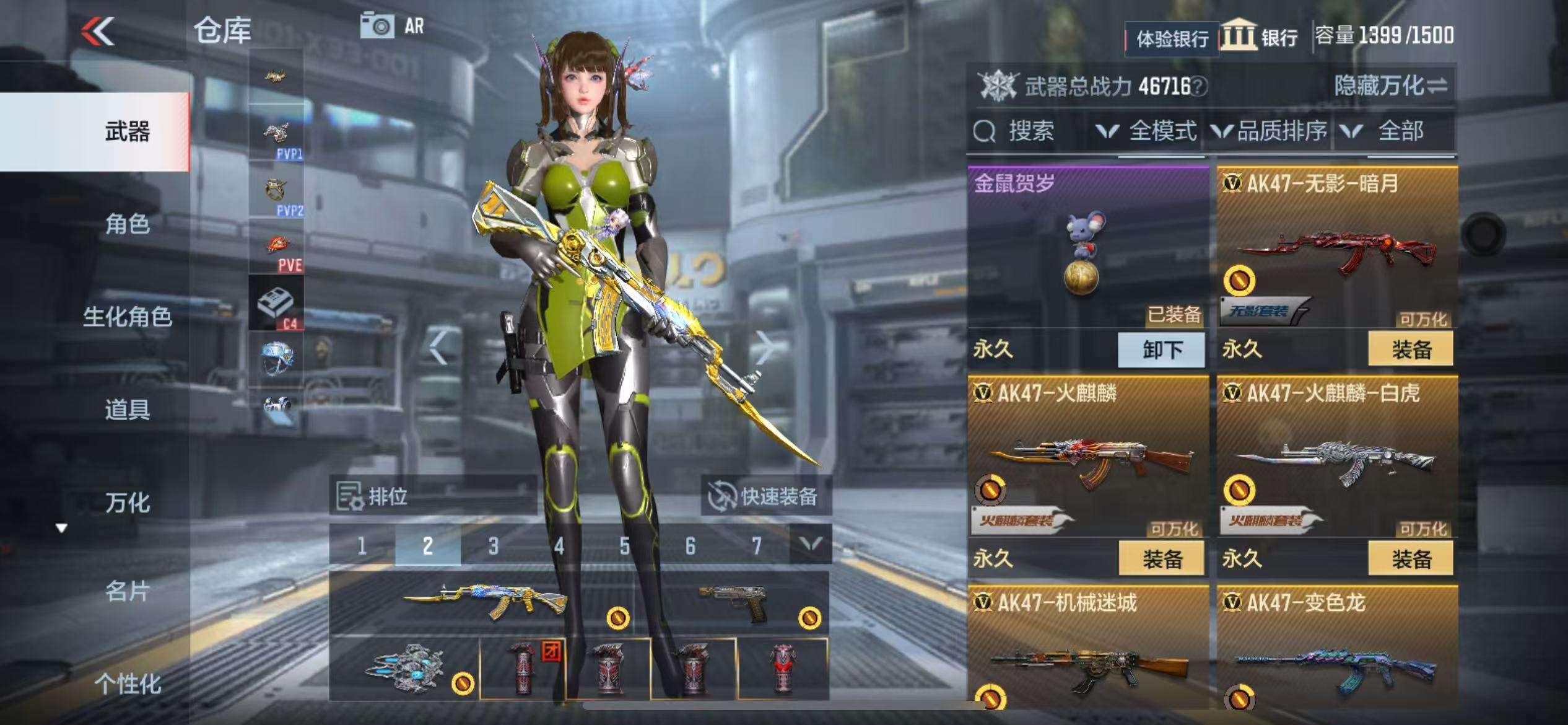Open the 名片 name card tab
Screen dimensions: 1568x725
pos(127,592)
